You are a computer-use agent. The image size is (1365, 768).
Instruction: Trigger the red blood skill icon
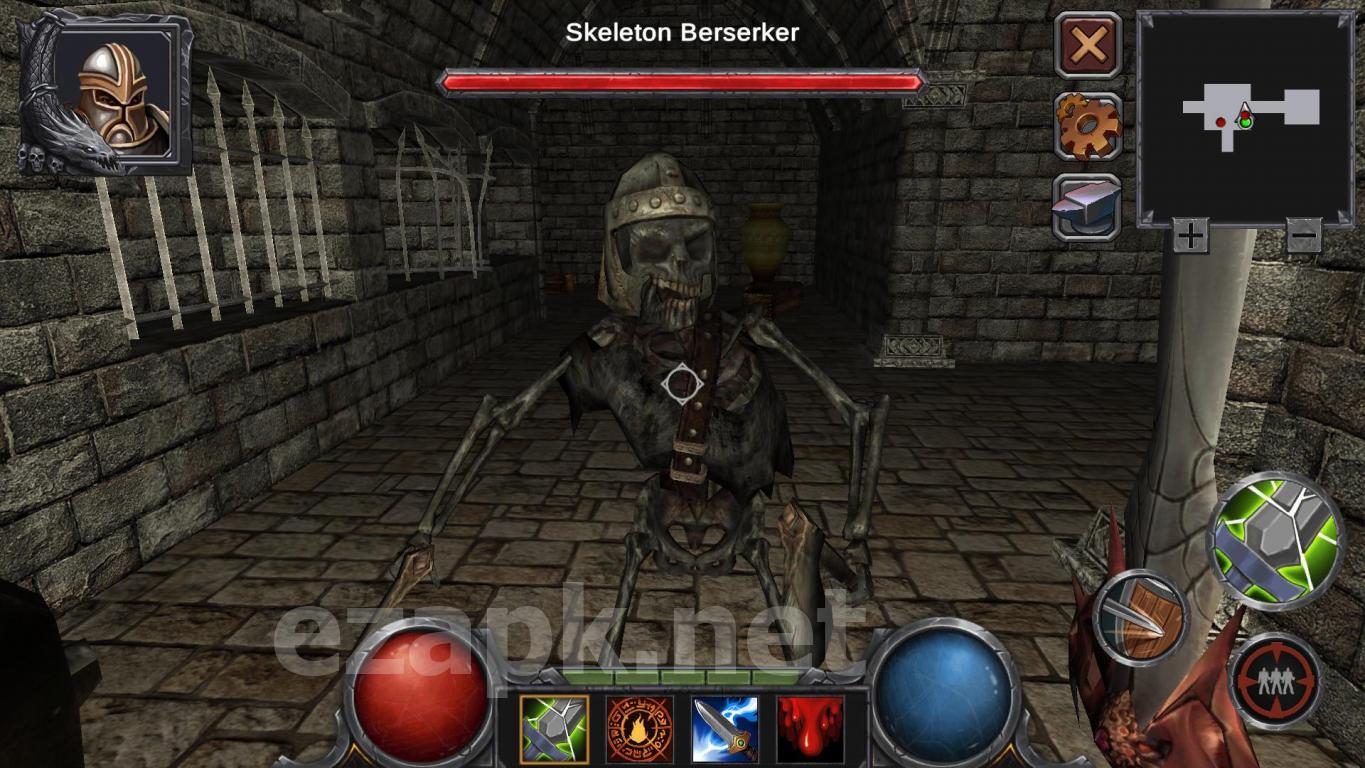pyautogui.click(x=810, y=730)
